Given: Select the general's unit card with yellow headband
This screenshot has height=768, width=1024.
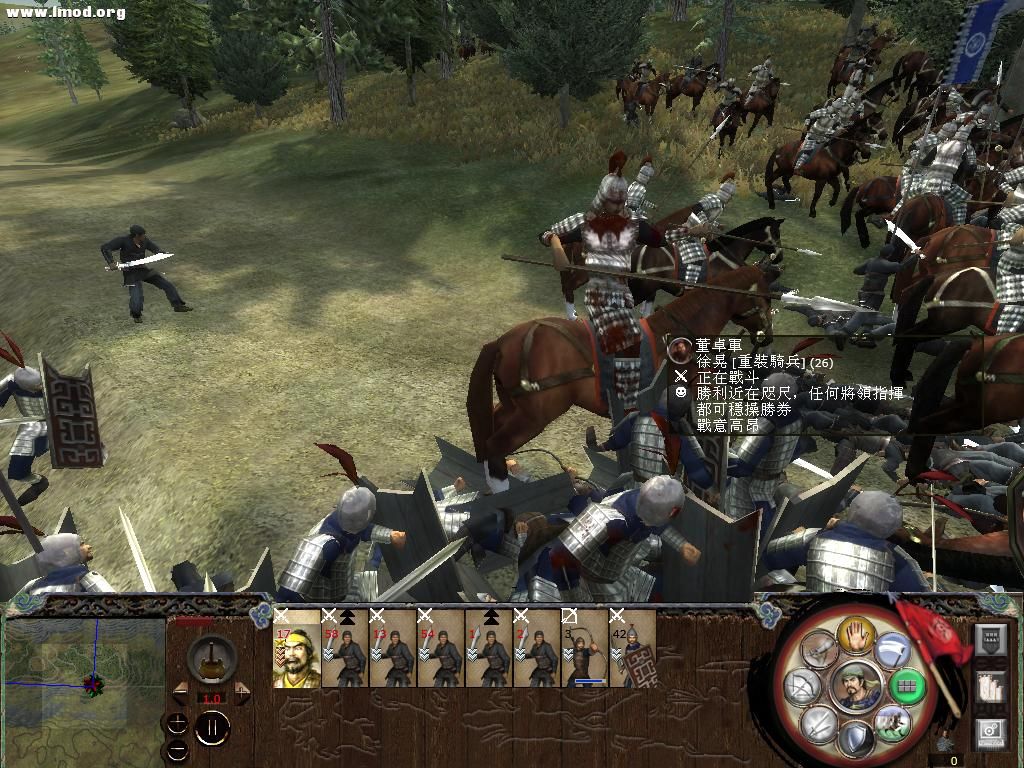Looking at the screenshot, I should point(297,650).
